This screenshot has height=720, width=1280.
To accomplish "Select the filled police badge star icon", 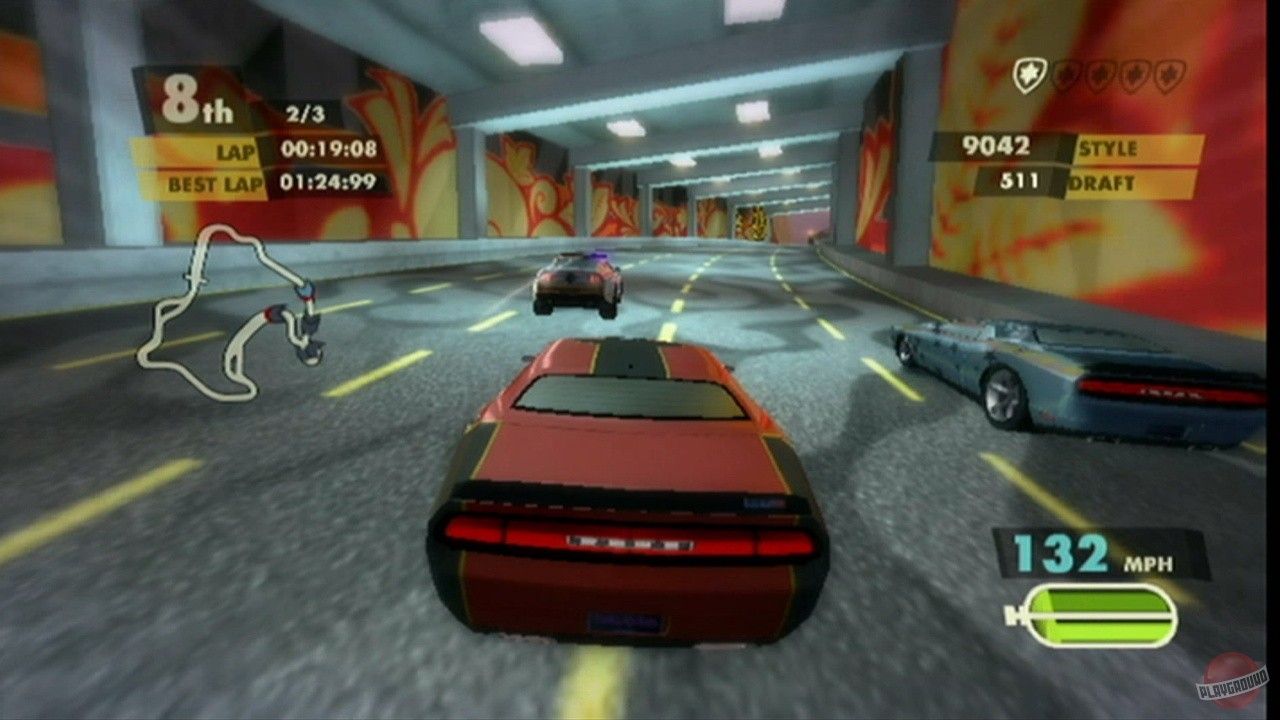I will [1031, 74].
